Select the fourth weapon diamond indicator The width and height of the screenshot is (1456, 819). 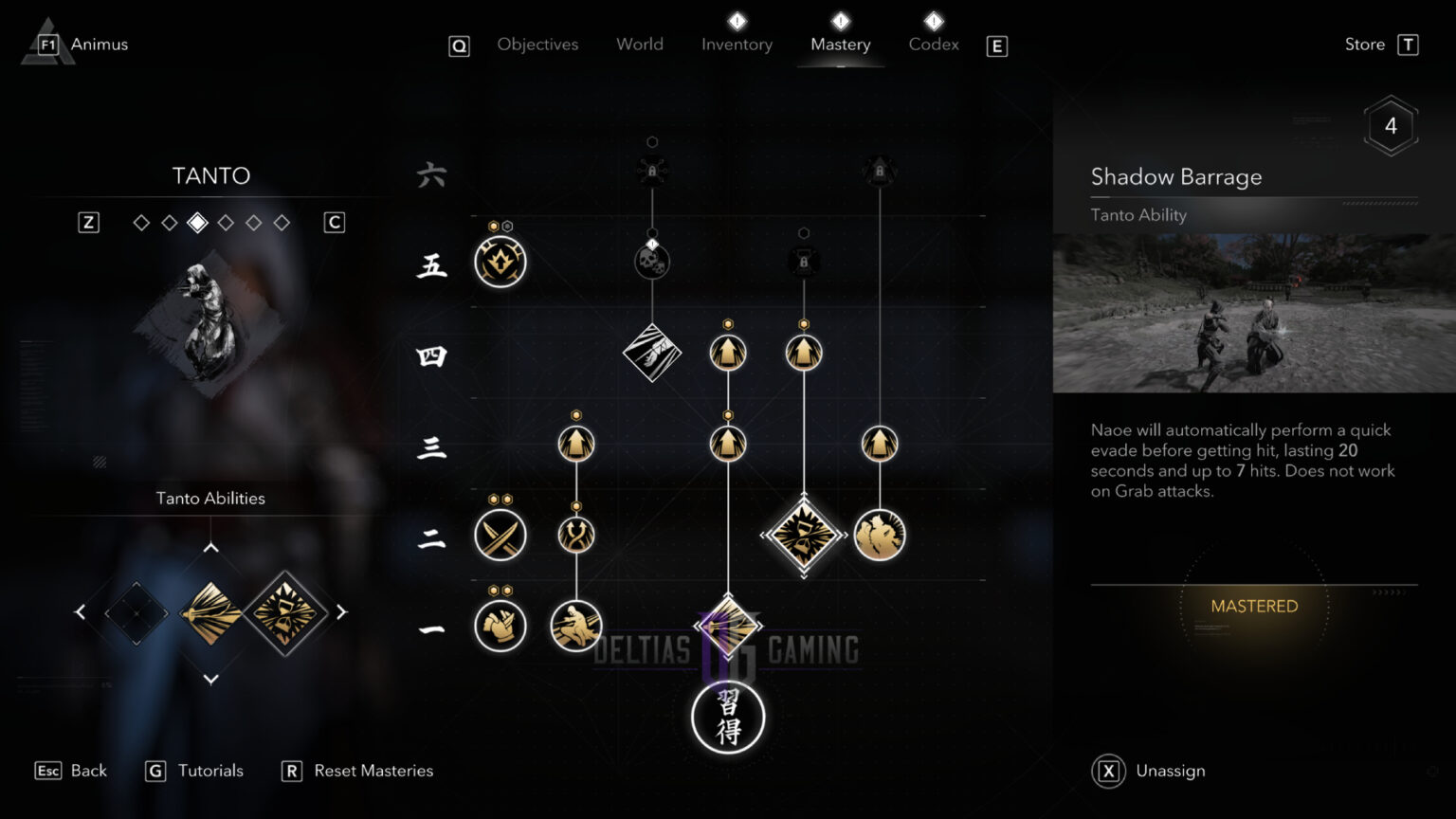pos(225,222)
